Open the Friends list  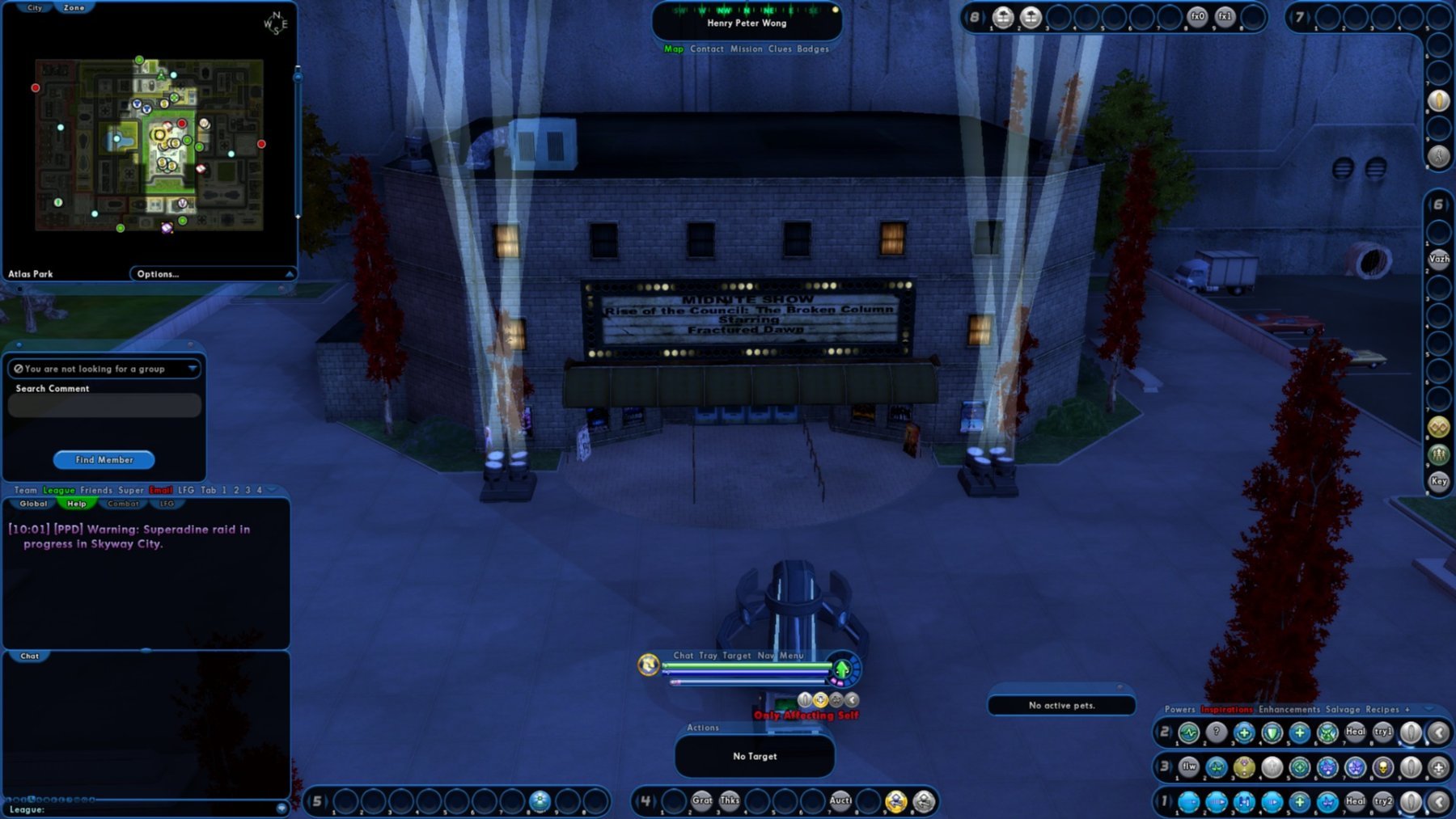96,490
